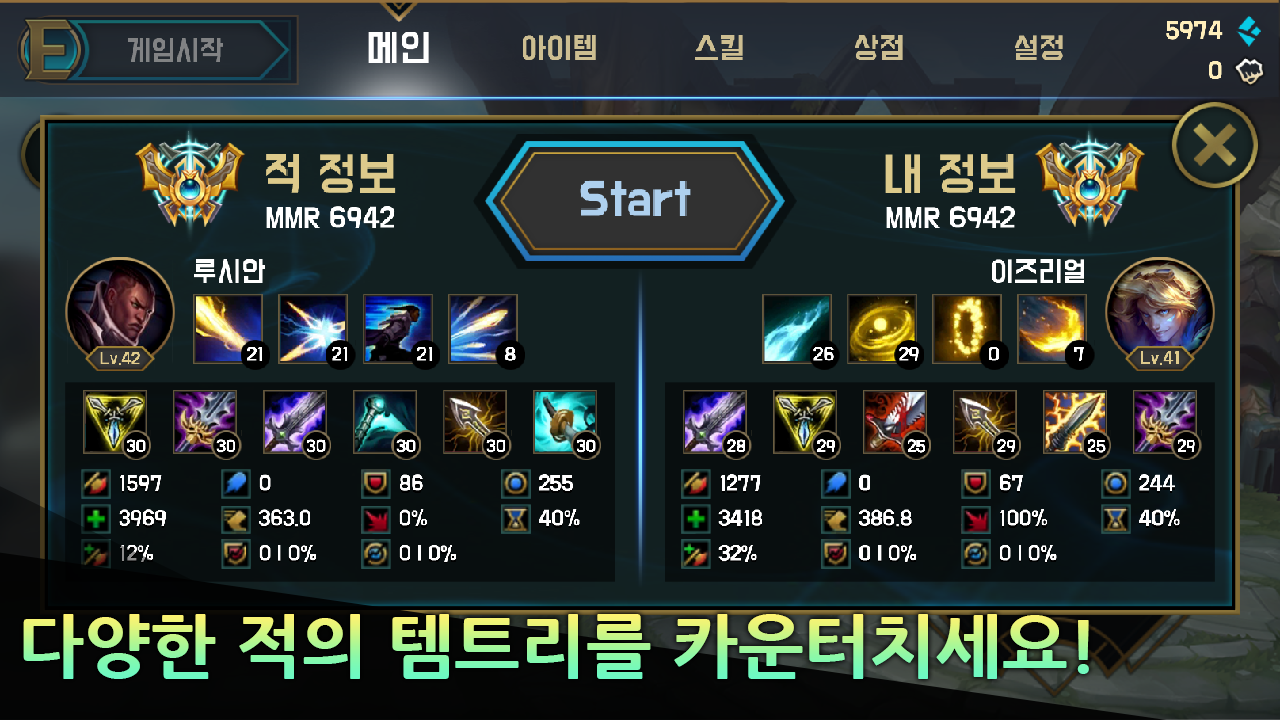Click Ezreal's cooldown hourglass stat icon
1280x720 pixels.
pos(1114,519)
